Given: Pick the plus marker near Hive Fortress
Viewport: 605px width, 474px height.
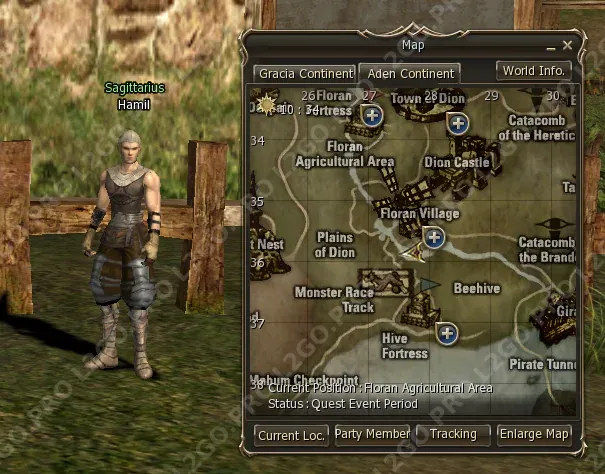Looking at the screenshot, I should 446,333.
